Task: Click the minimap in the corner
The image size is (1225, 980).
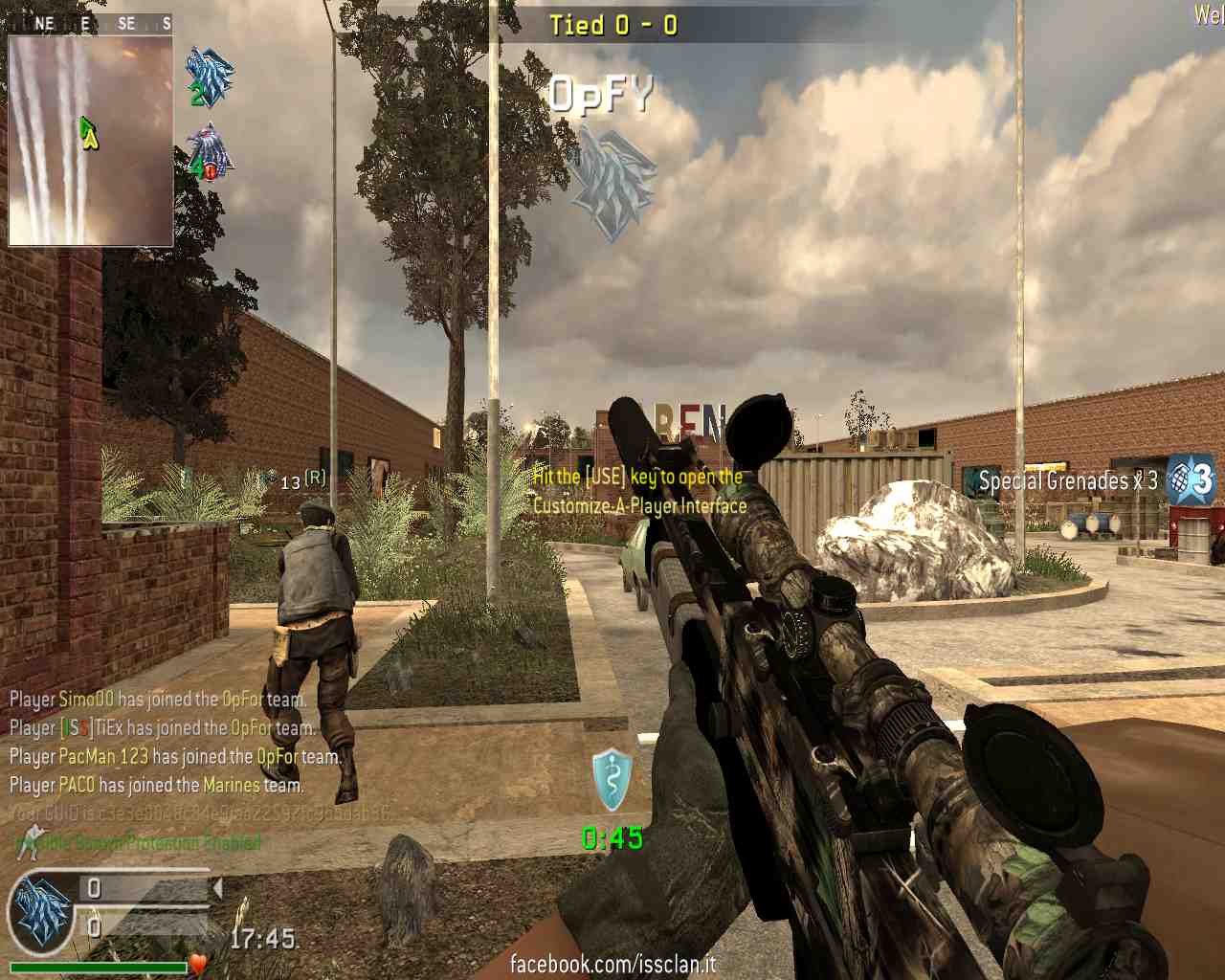Action: click(x=91, y=140)
